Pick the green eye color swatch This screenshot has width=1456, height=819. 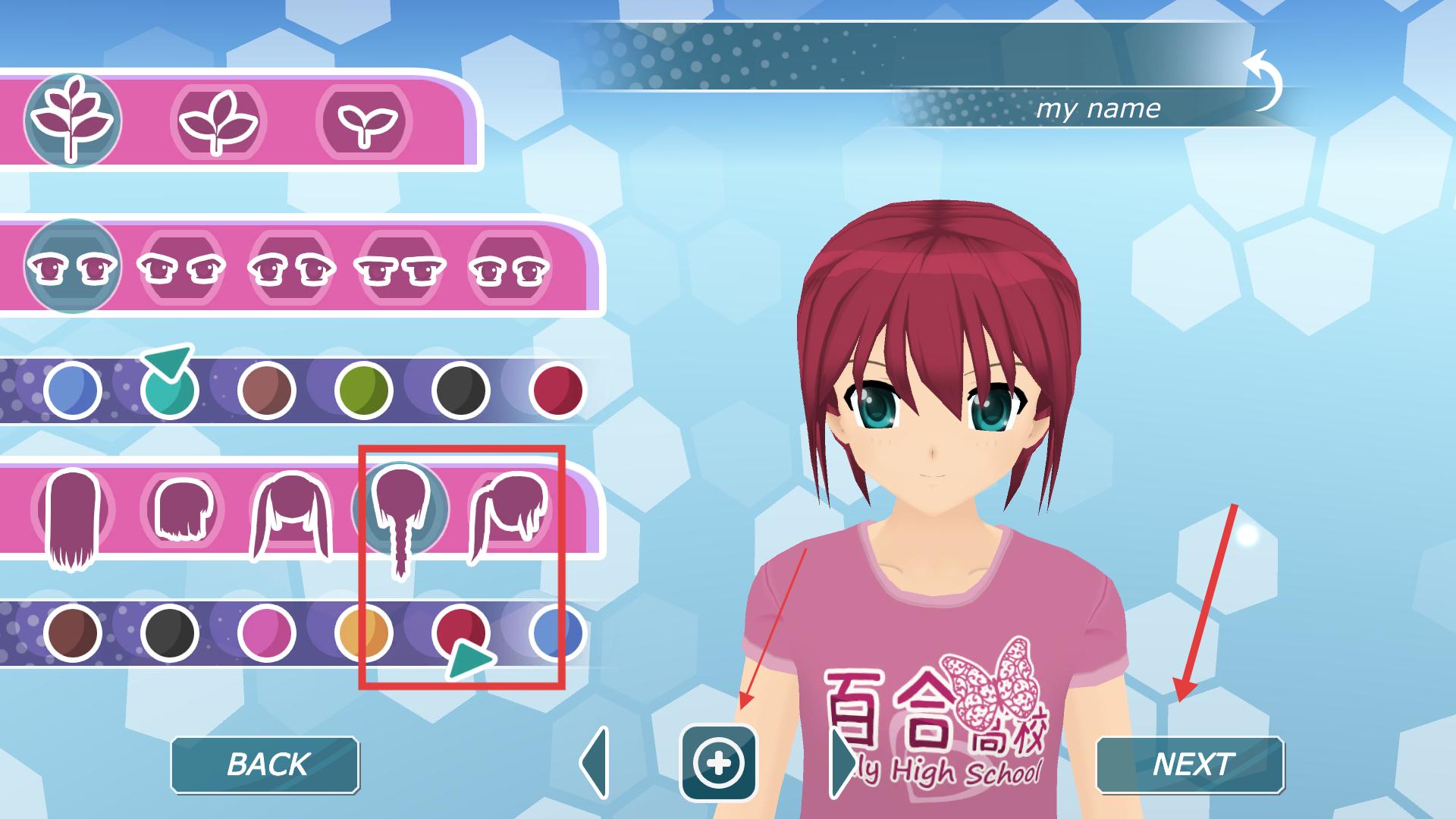click(x=363, y=391)
